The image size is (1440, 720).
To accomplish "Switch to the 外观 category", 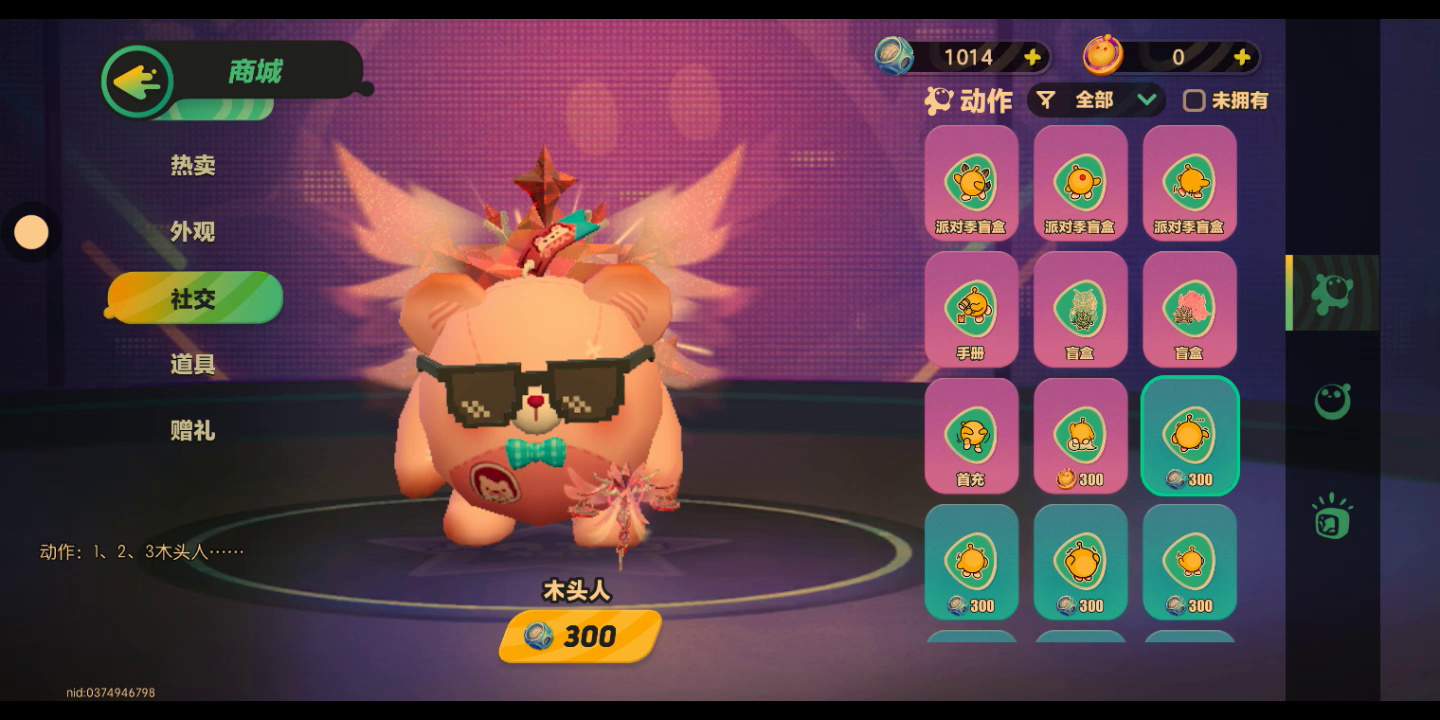I will tap(193, 232).
